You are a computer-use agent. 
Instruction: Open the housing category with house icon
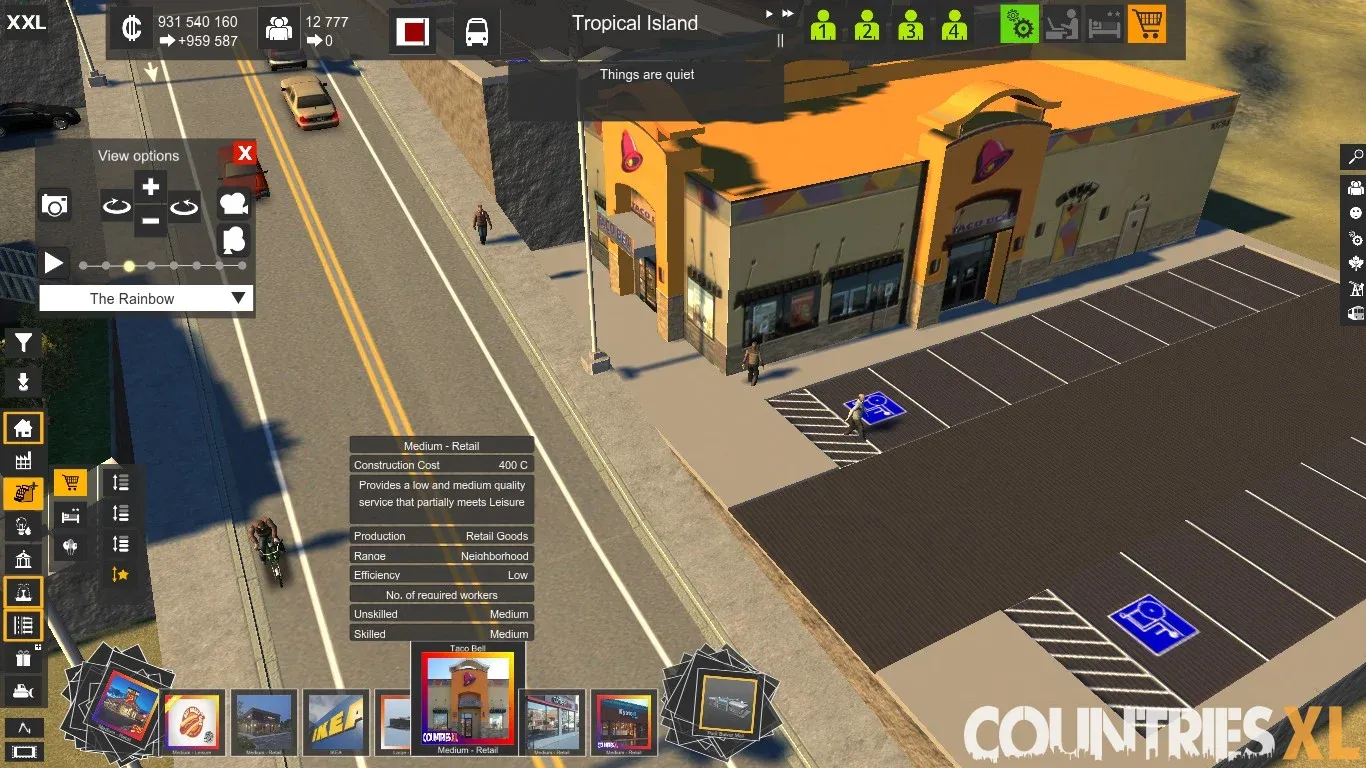pos(23,429)
